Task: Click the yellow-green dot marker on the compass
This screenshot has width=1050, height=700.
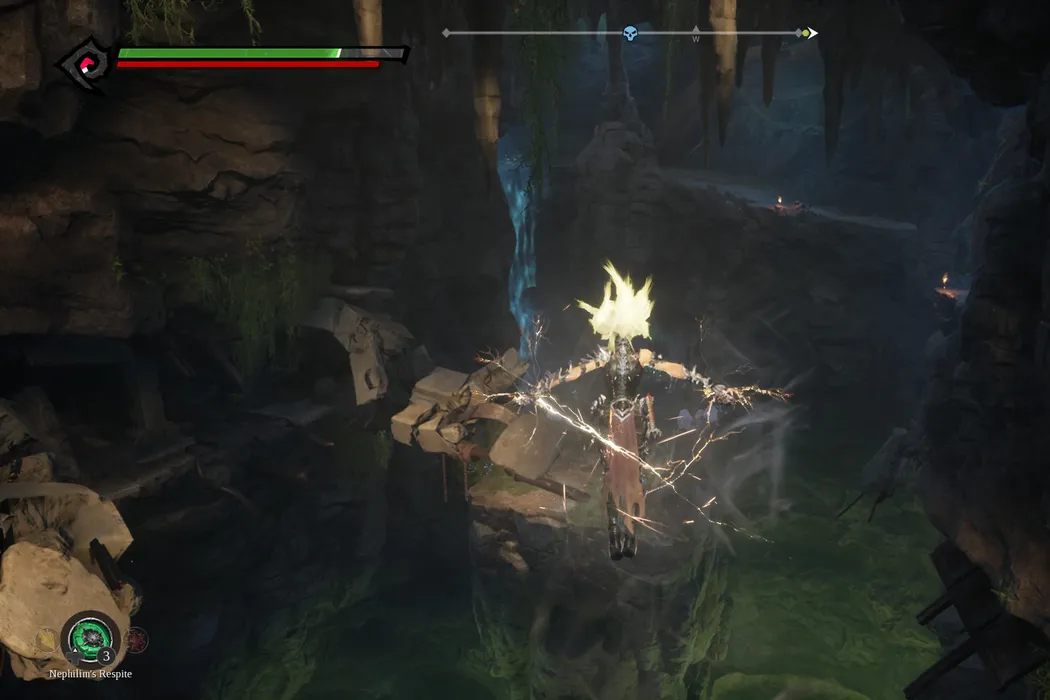Action: point(805,33)
